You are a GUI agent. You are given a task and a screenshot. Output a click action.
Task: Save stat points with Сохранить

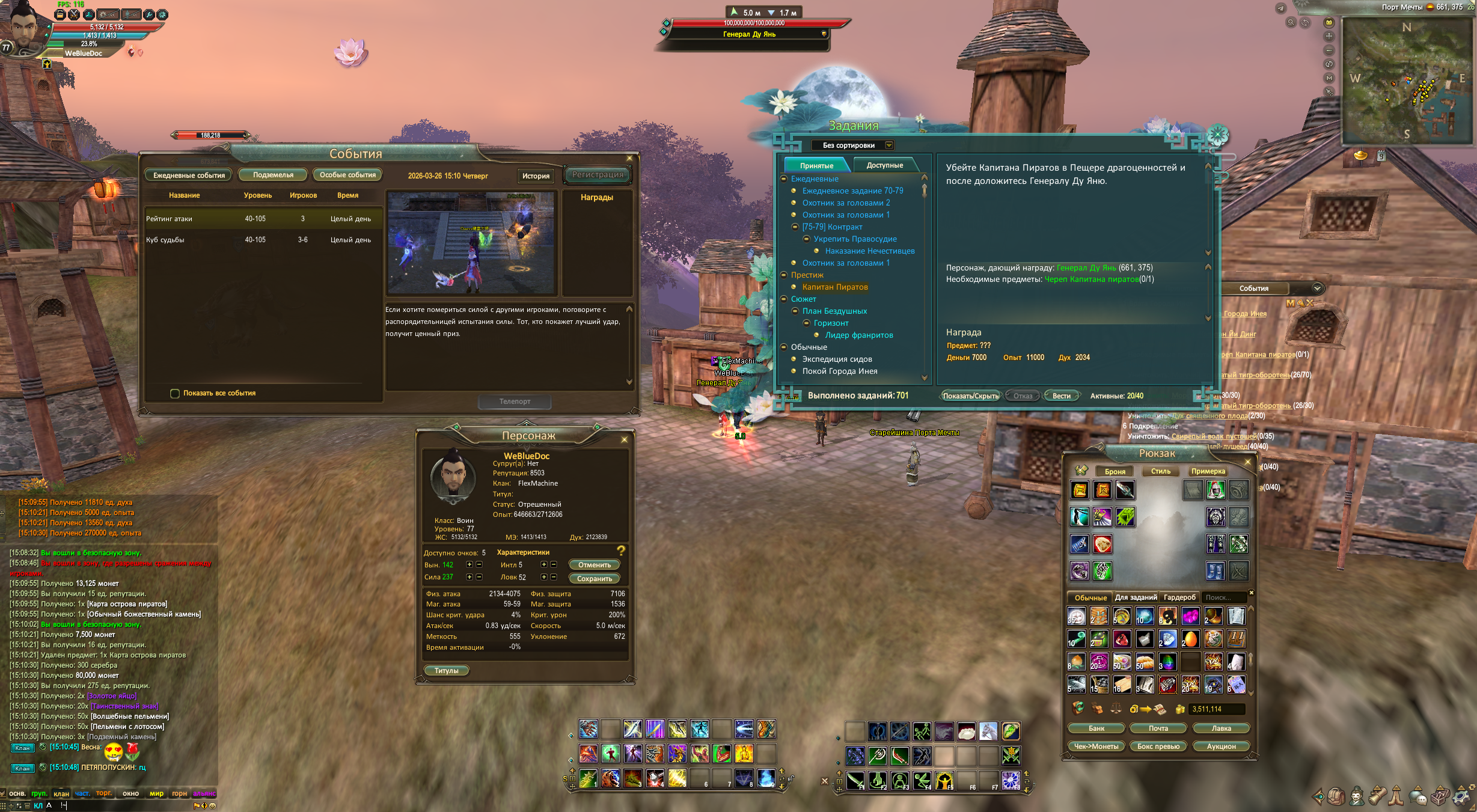pyautogui.click(x=594, y=579)
